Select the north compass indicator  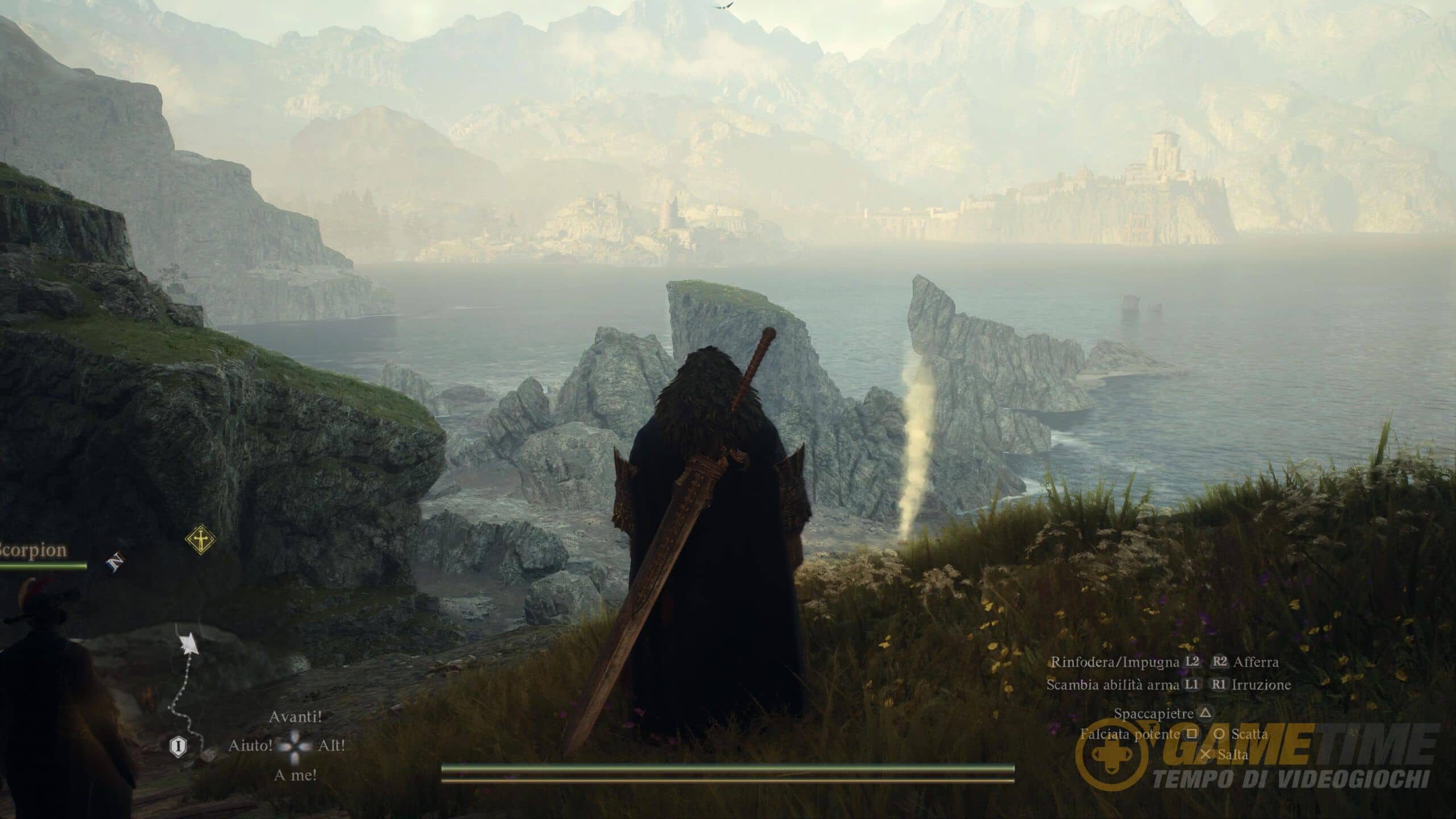click(115, 562)
